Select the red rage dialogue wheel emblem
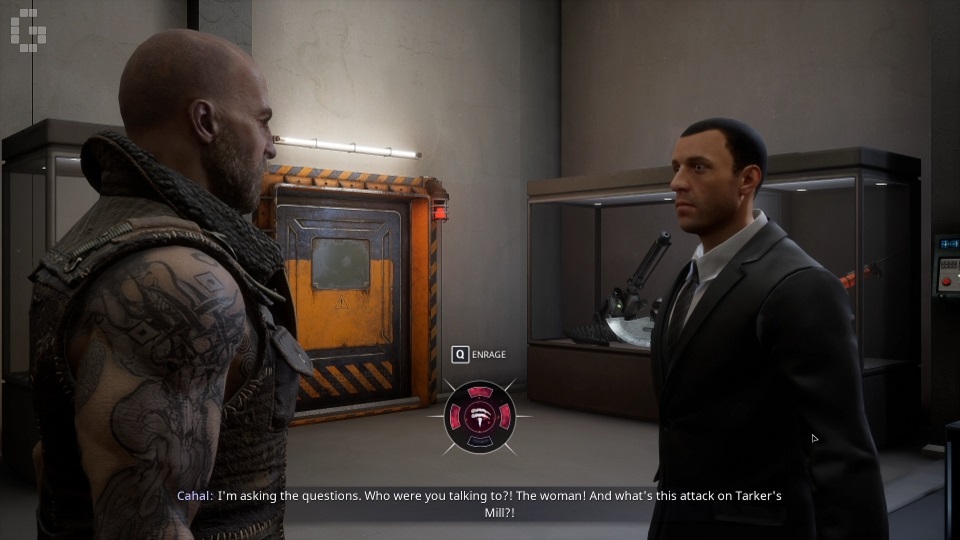960x540 pixels. pyautogui.click(x=480, y=416)
